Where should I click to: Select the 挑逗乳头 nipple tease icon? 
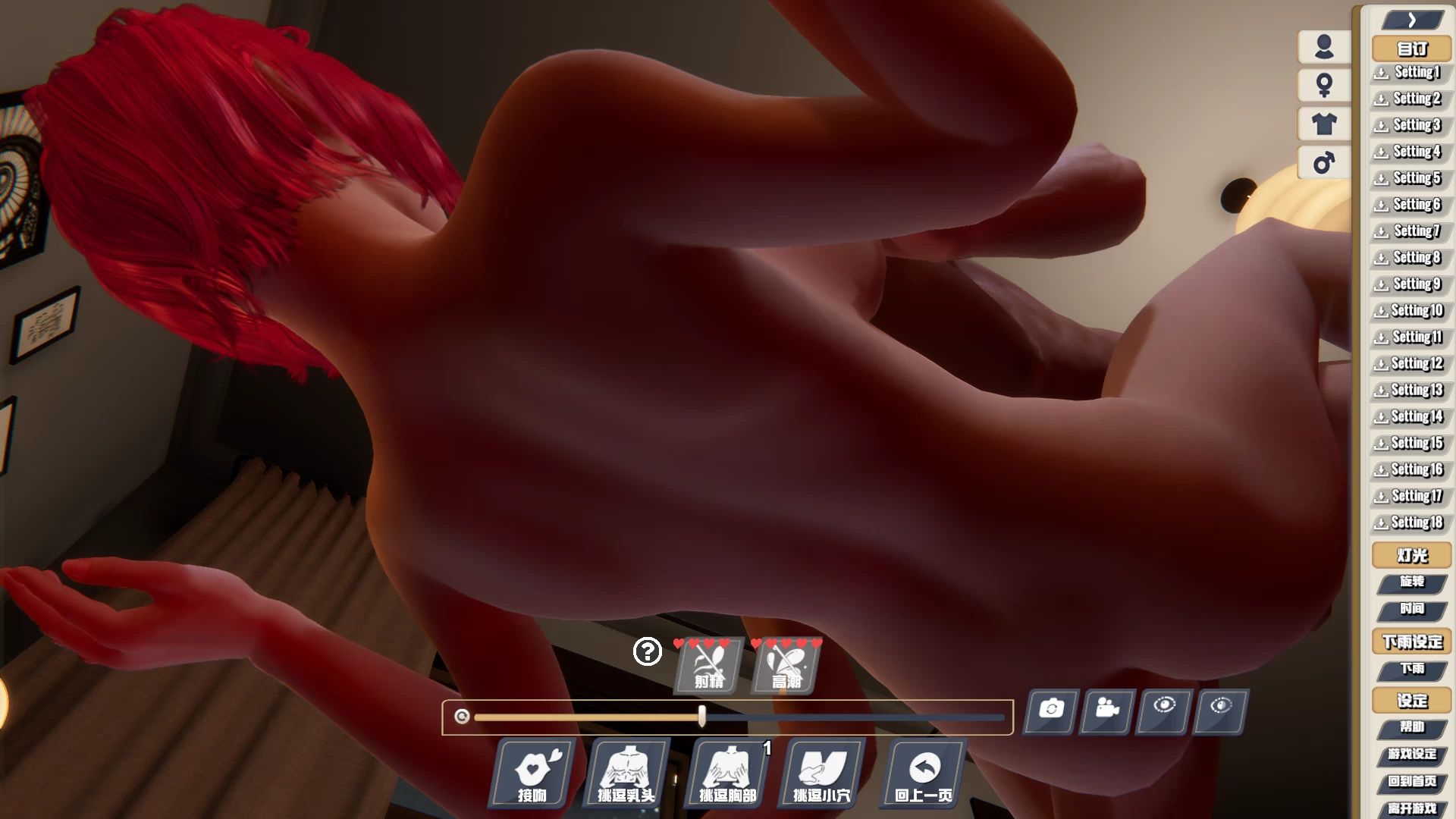[x=628, y=774]
